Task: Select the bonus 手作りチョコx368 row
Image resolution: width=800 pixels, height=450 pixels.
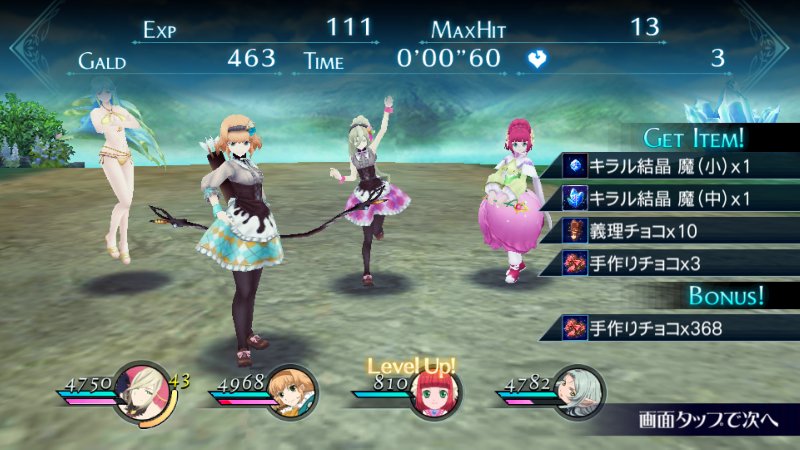Action: point(660,327)
